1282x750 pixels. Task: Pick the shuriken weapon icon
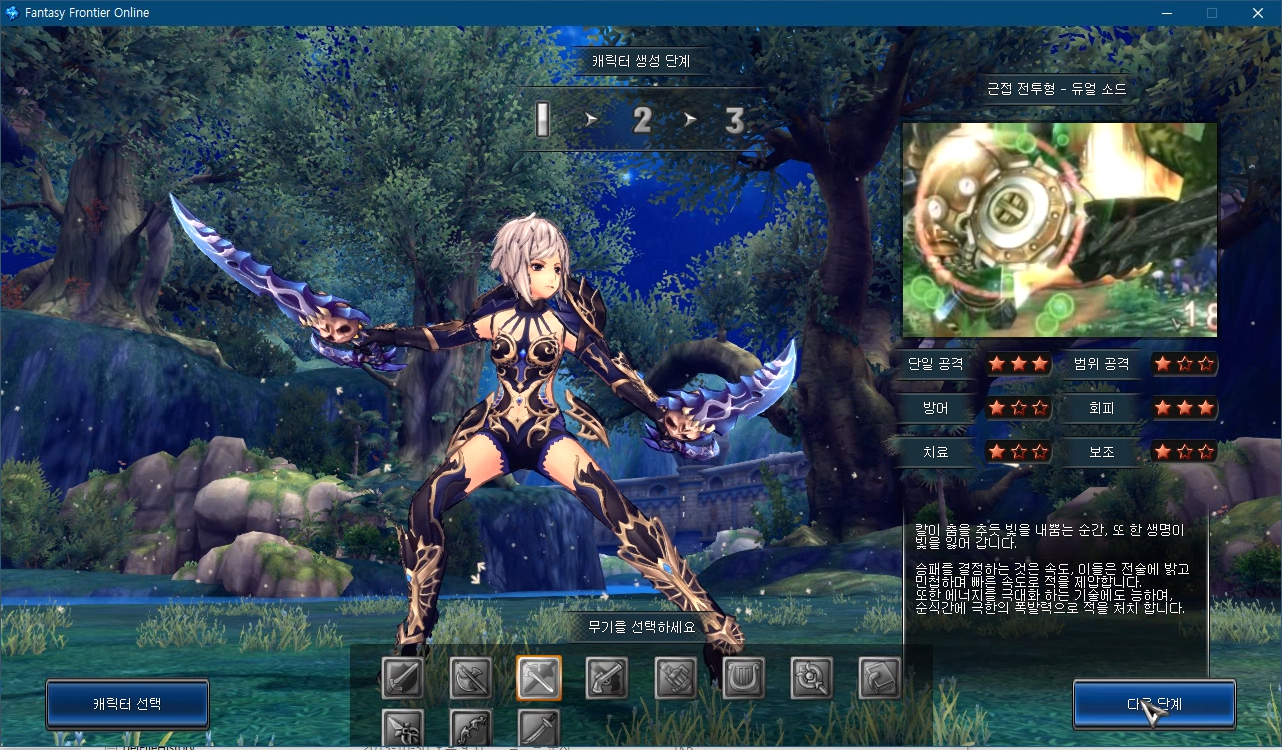(x=402, y=728)
